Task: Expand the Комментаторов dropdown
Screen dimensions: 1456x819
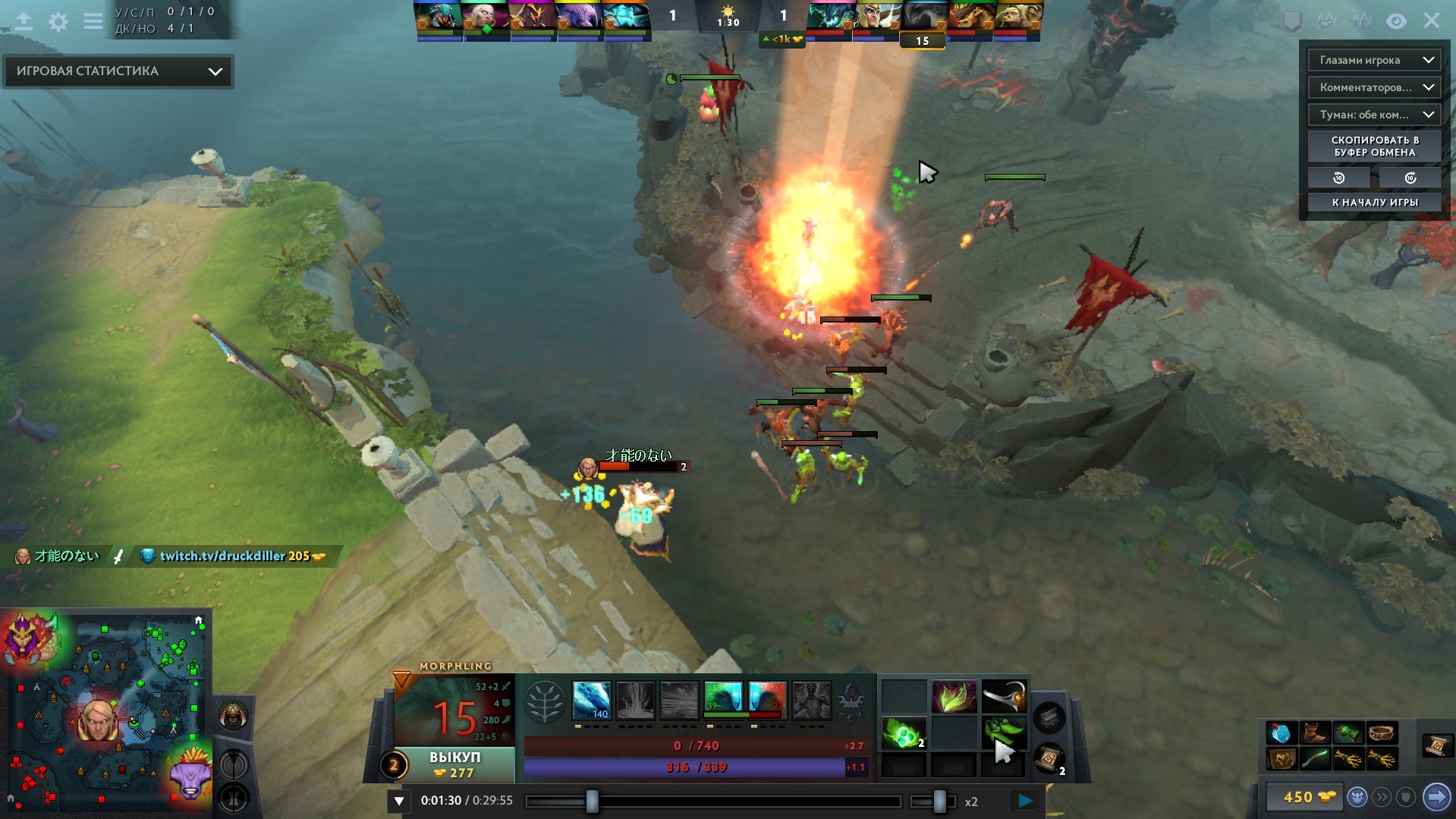Action: [1374, 87]
